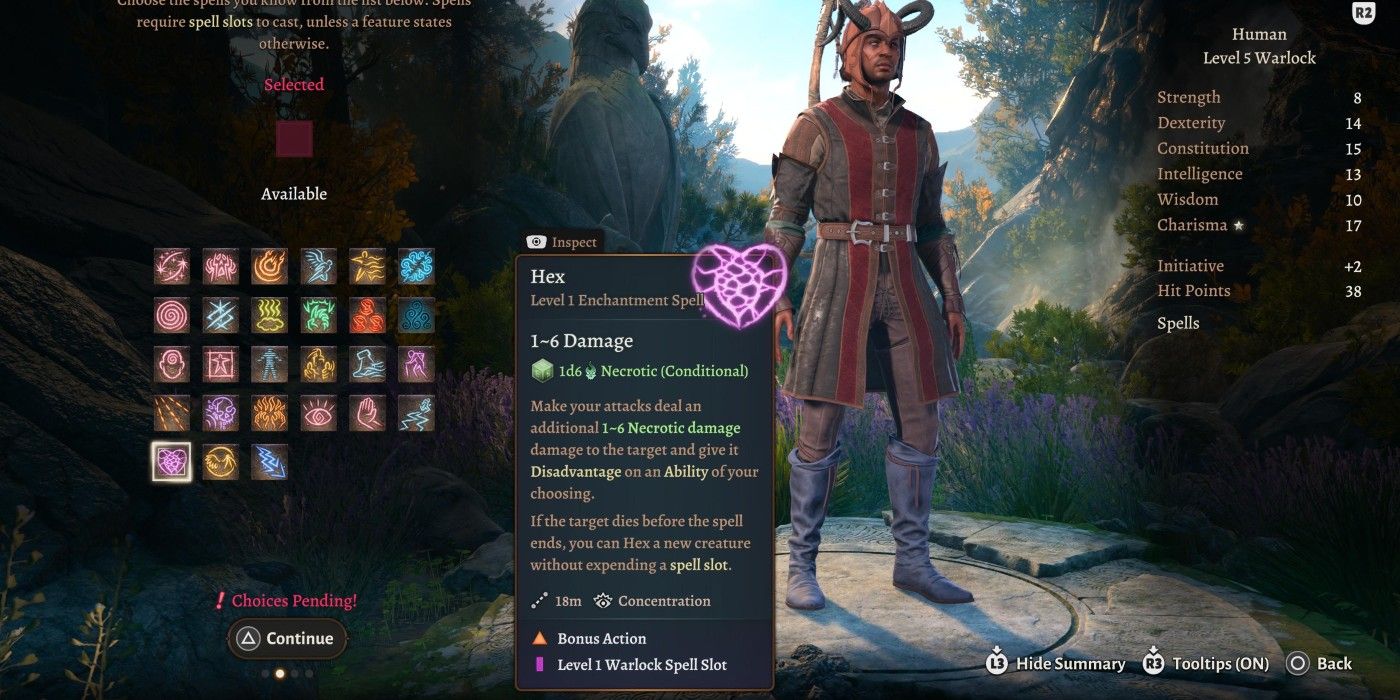Pick the orange bird in circle spell

click(221, 462)
